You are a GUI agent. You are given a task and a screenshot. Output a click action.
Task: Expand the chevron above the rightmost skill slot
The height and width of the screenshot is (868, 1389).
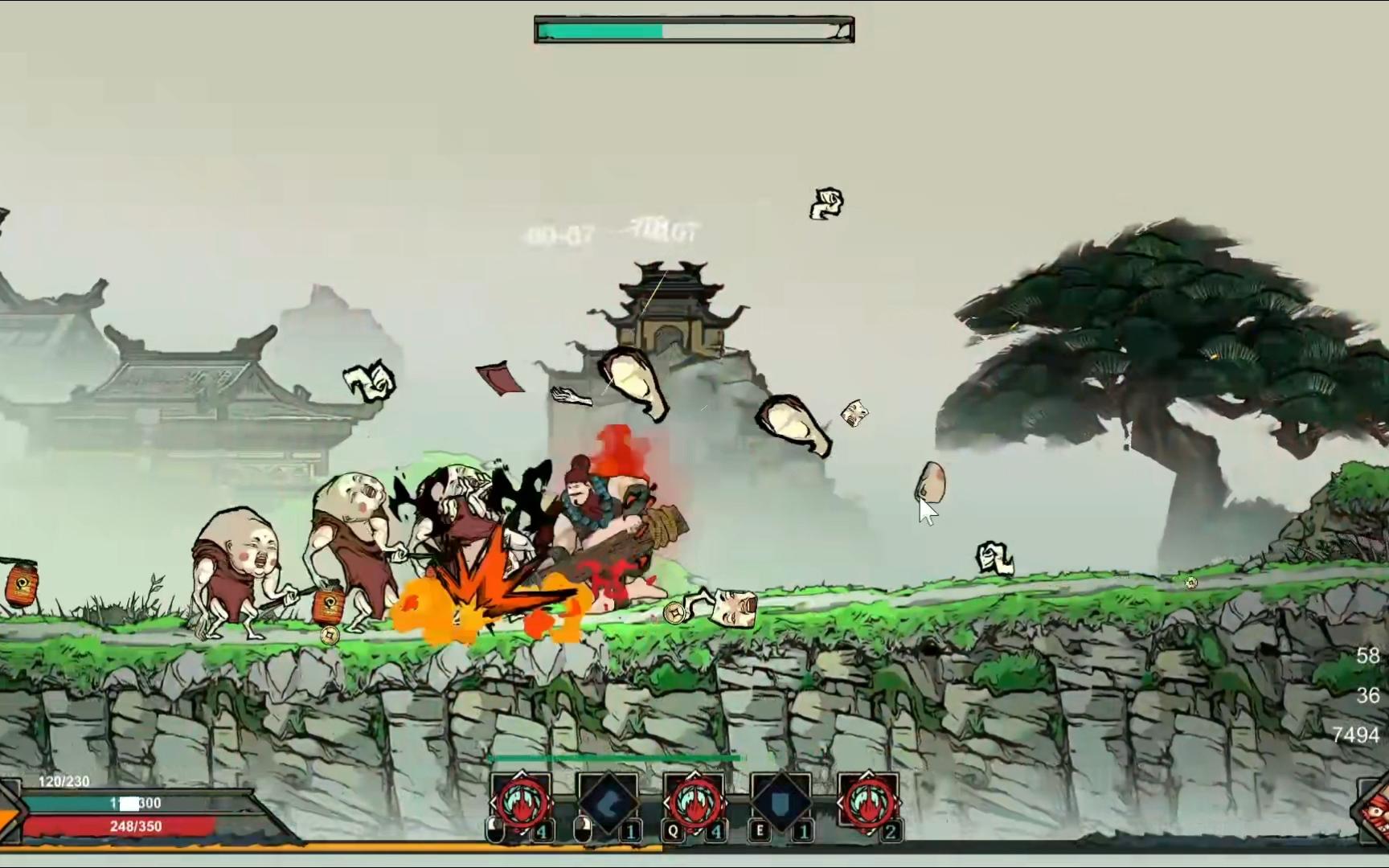pos(867,772)
